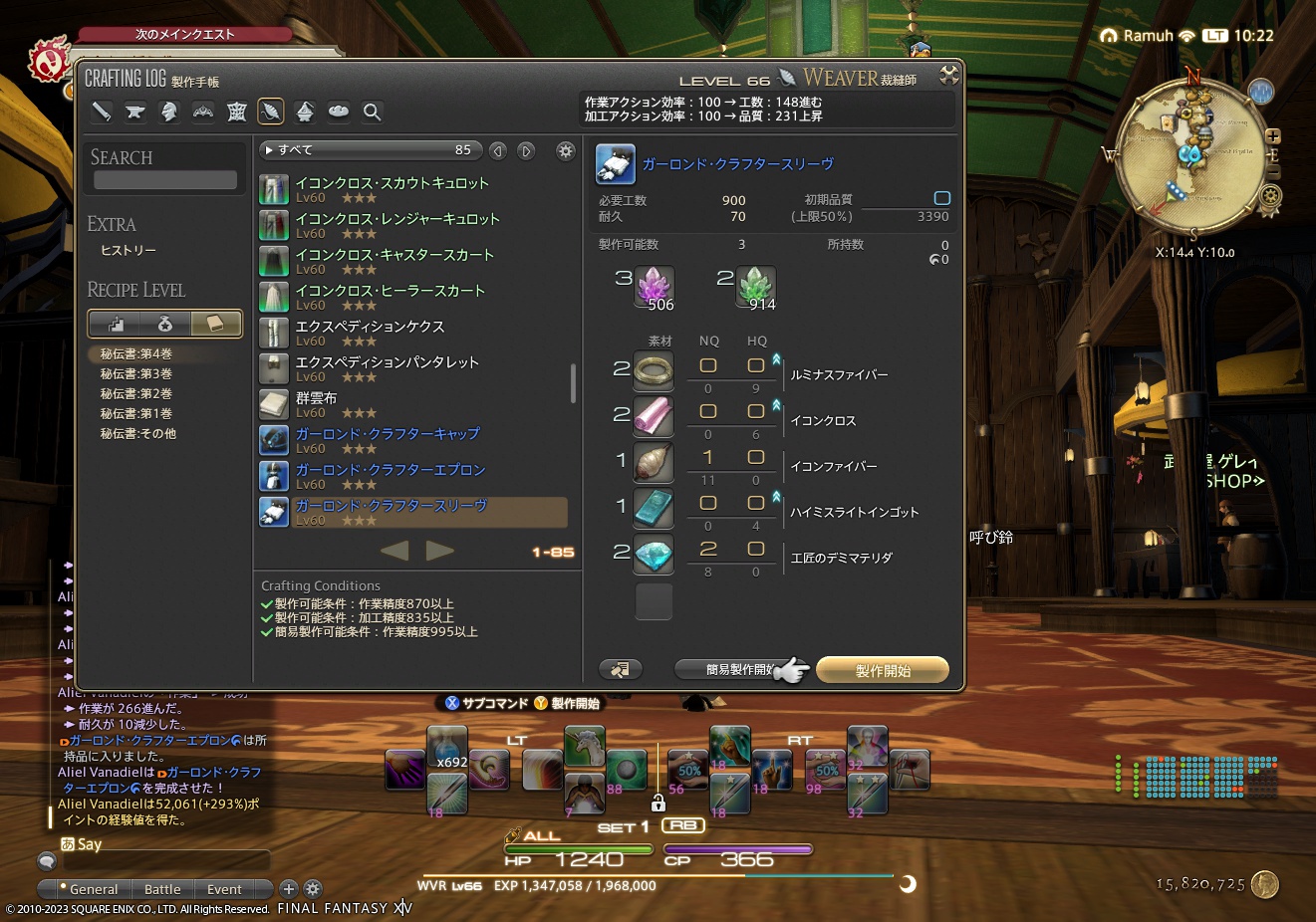1316x922 pixels.
Task: Open recipe search with the magnifying glass icon
Action: pos(372,112)
